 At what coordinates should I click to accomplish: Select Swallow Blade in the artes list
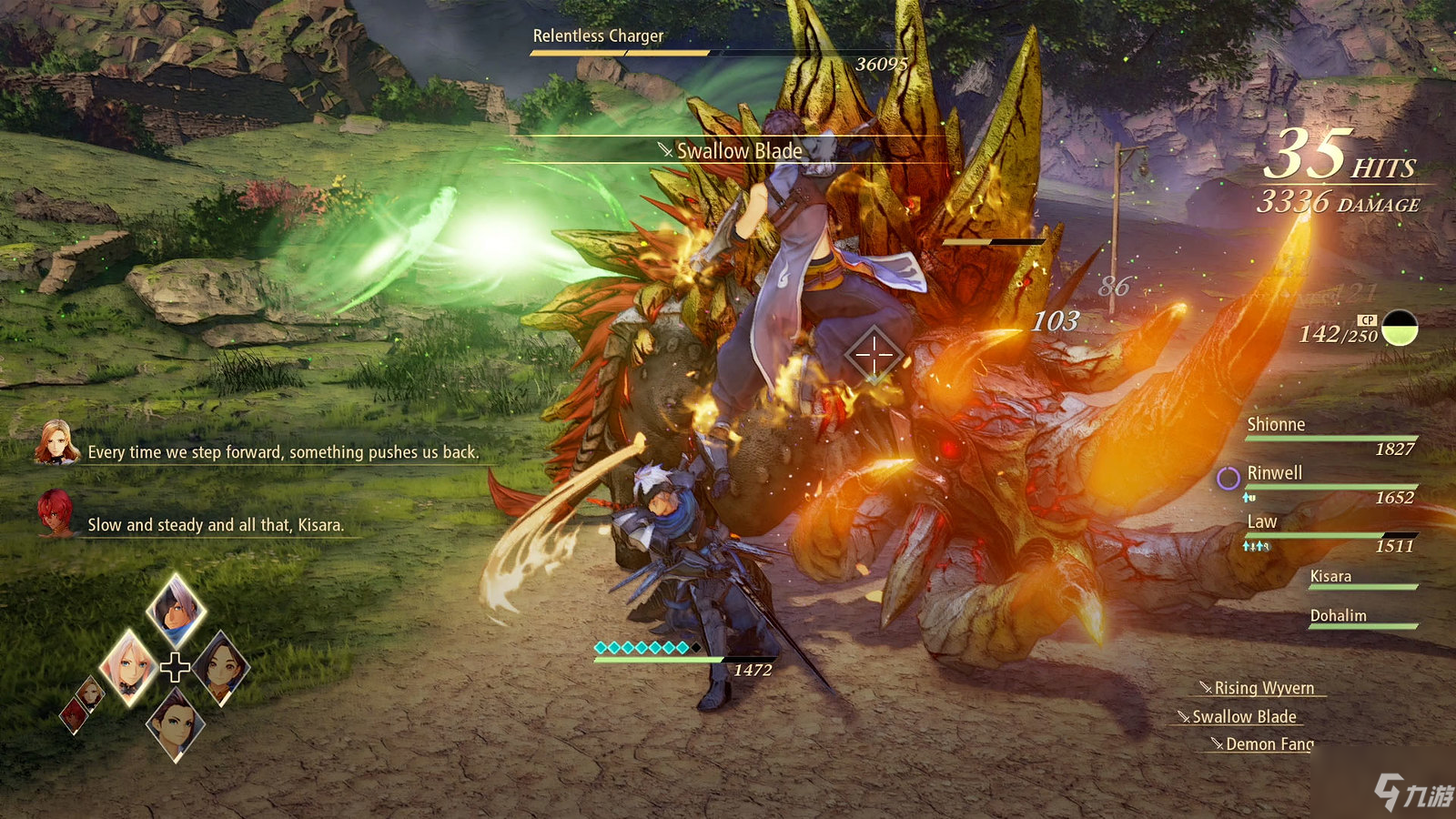(x=1243, y=717)
